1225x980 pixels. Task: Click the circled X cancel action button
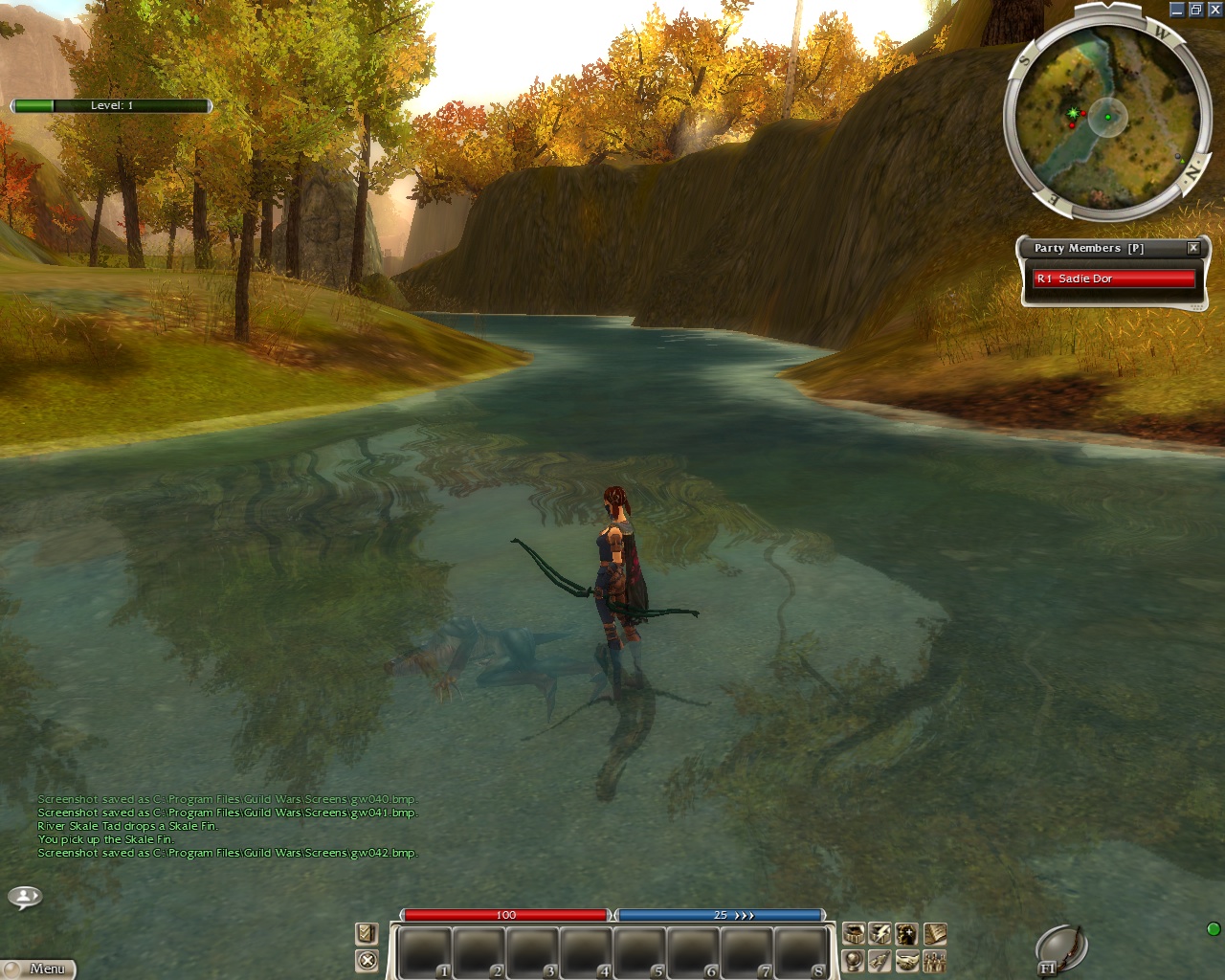pos(367,960)
